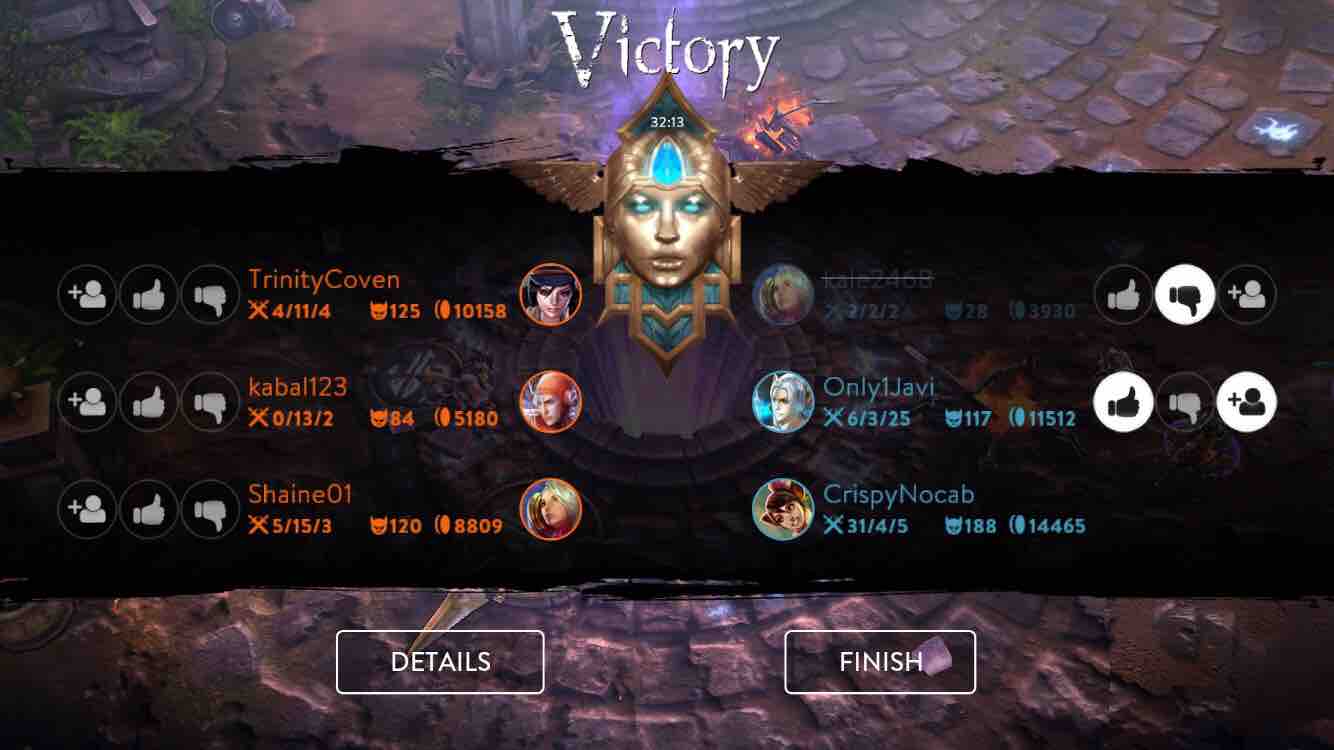Screen dimensions: 1334x750
Task: Give Shaine01 a thumbs down
Action: click(x=211, y=509)
